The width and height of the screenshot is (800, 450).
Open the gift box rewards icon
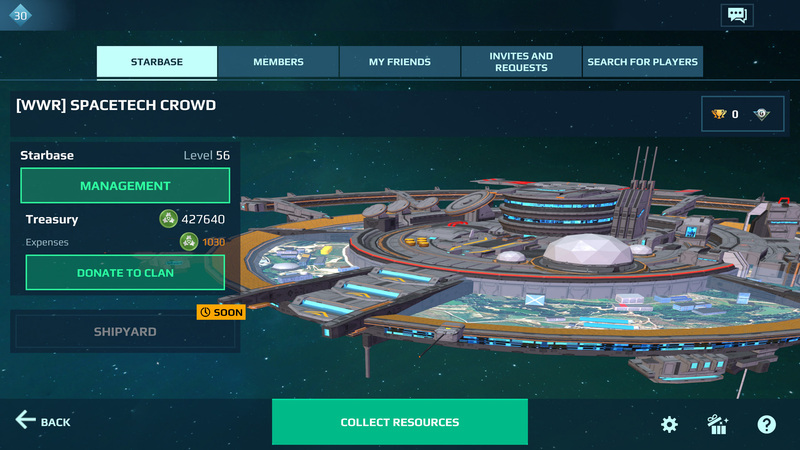pyautogui.click(x=718, y=424)
